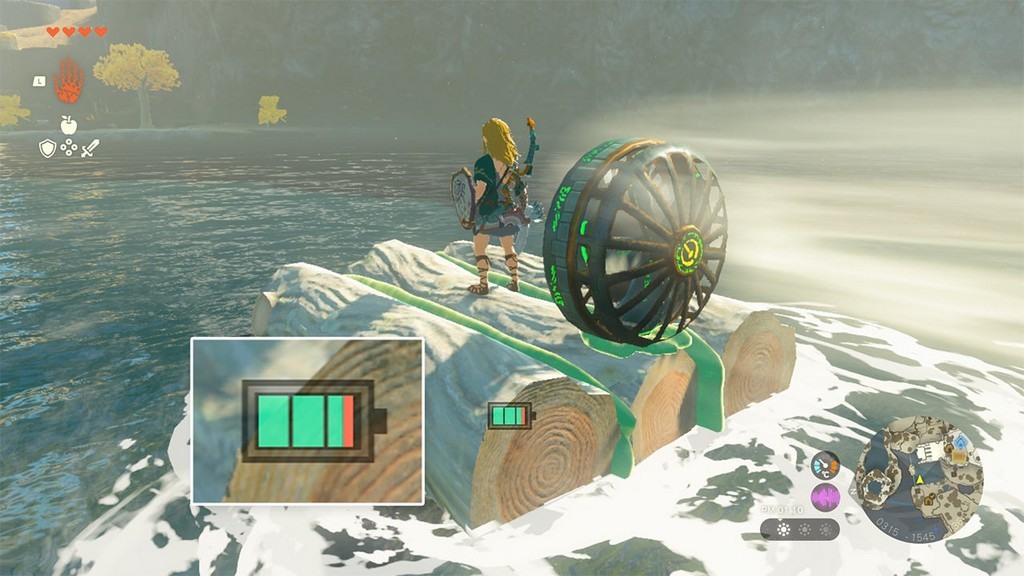Screen dimensions: 1024x576
Task: Open the shield quick-select icon
Action: coord(47,148)
